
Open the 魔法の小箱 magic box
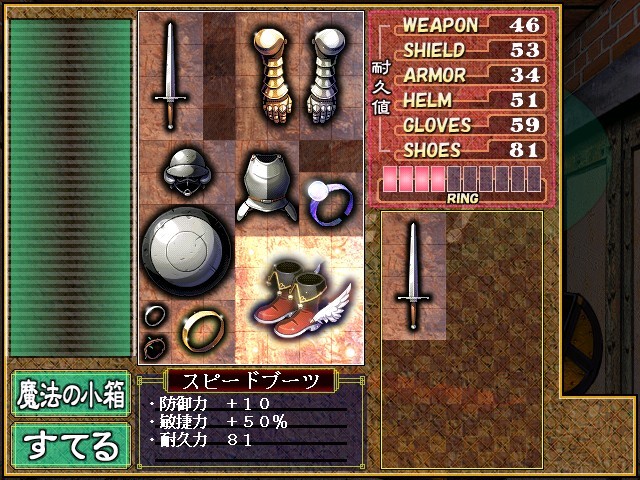(x=71, y=395)
